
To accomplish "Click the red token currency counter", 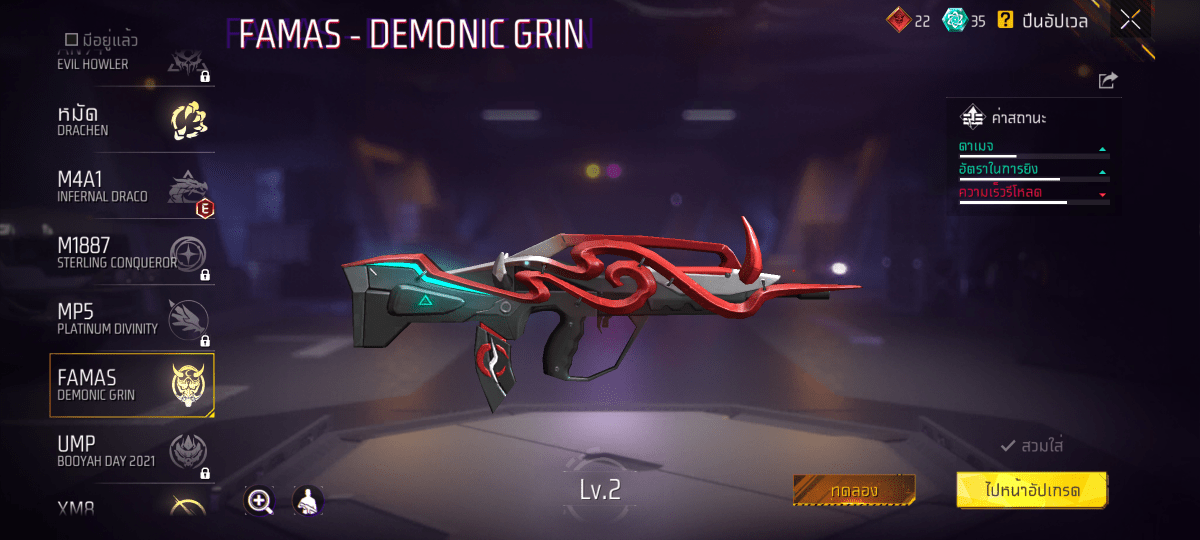I will click(908, 20).
